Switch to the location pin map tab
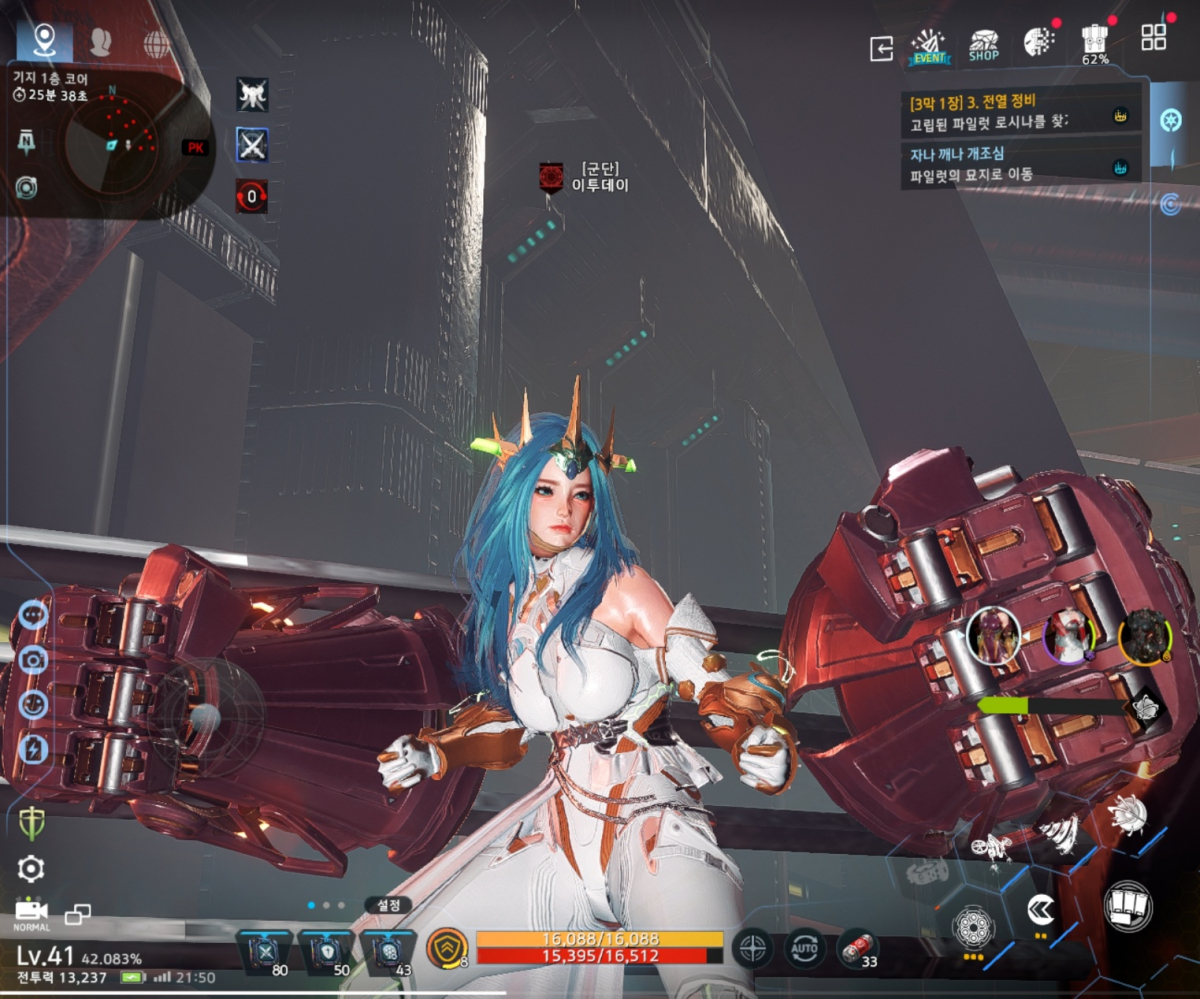Viewport: 1200px width, 999px height. 44,41
